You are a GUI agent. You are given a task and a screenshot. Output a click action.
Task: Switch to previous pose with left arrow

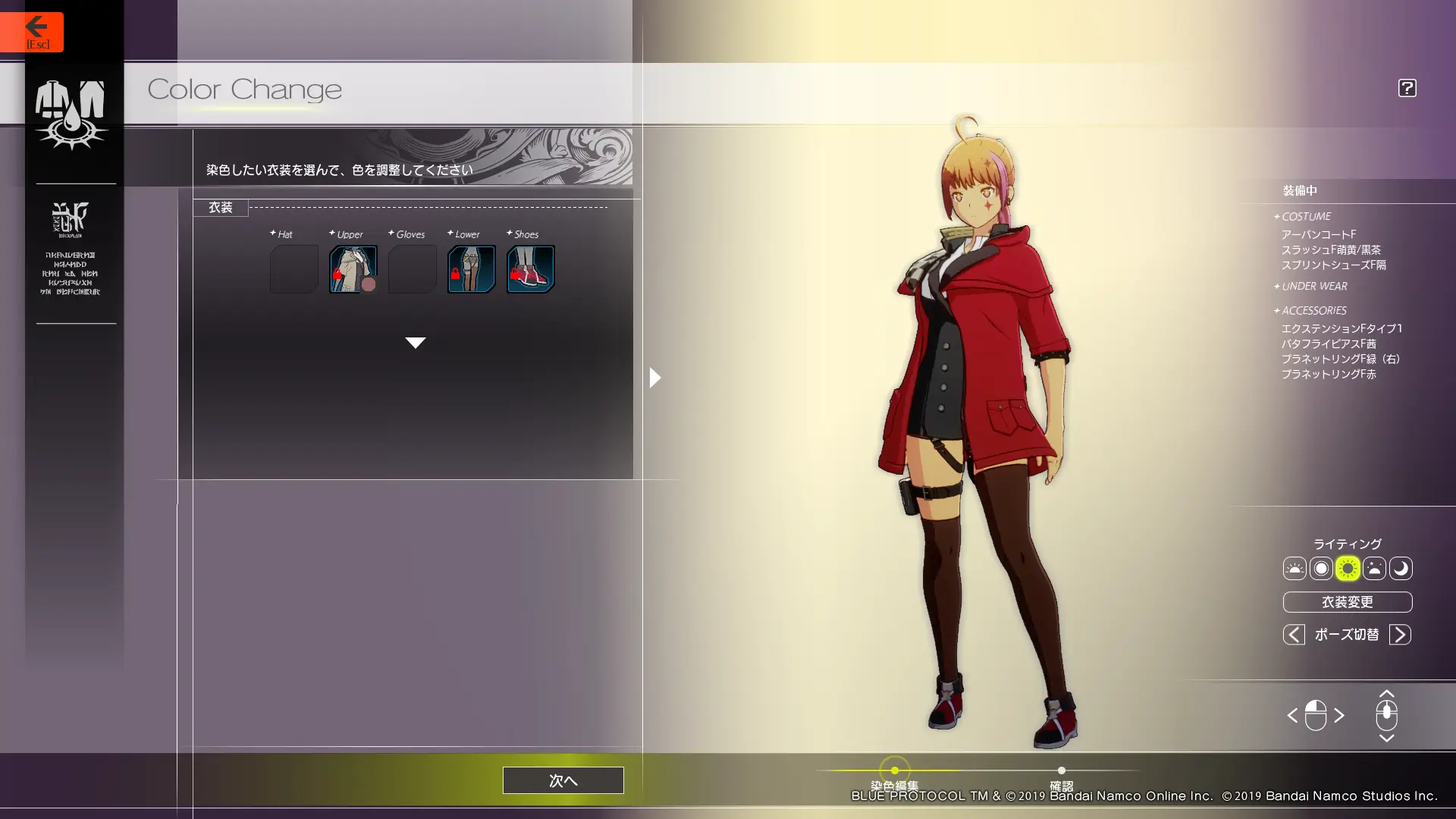click(1294, 635)
